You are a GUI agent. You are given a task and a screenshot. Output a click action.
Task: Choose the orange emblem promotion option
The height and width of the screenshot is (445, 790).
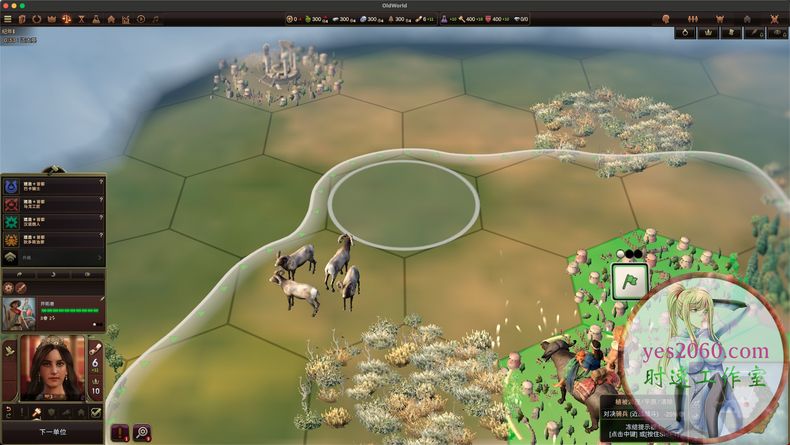pos(13,240)
